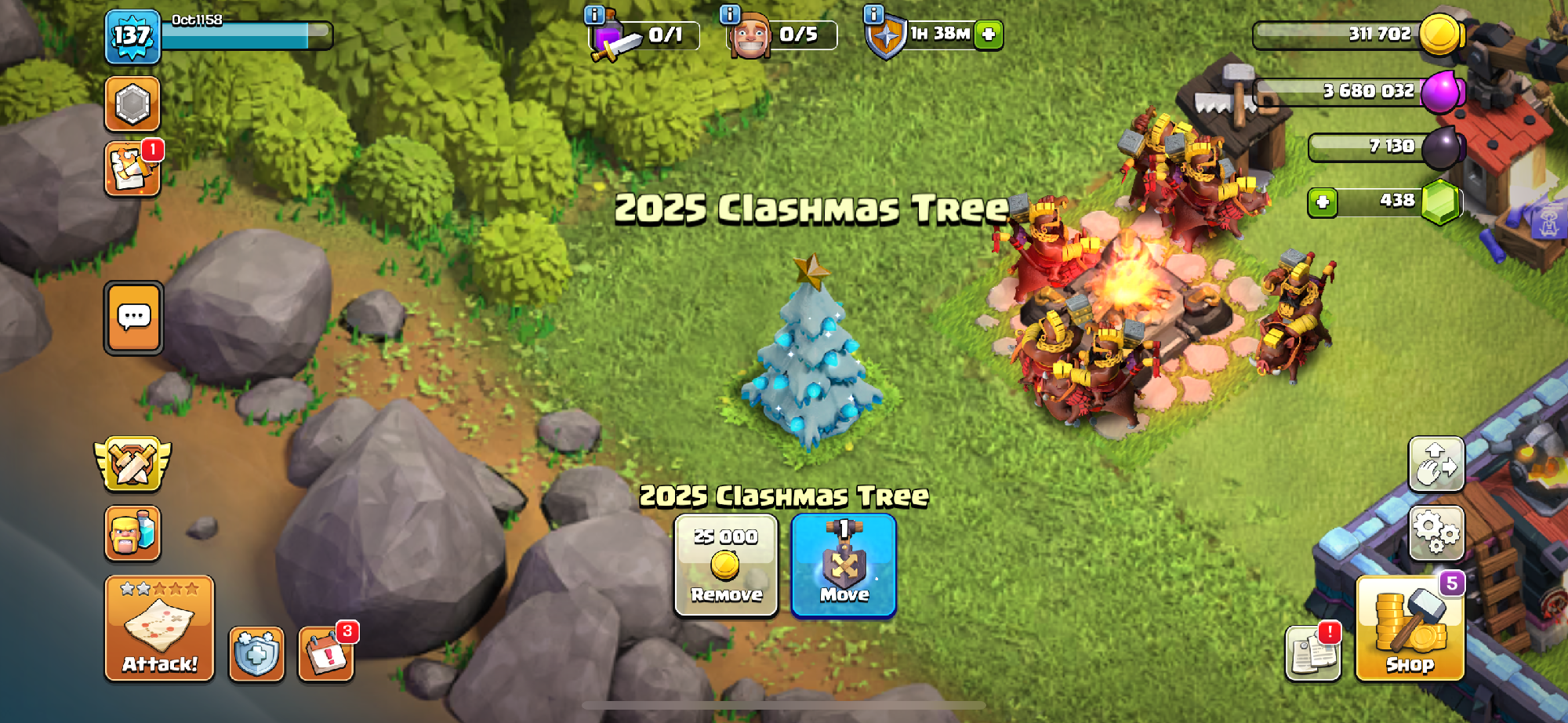The image size is (1568, 723).
Task: Open the clipboard notes with red alert
Action: [1313, 654]
